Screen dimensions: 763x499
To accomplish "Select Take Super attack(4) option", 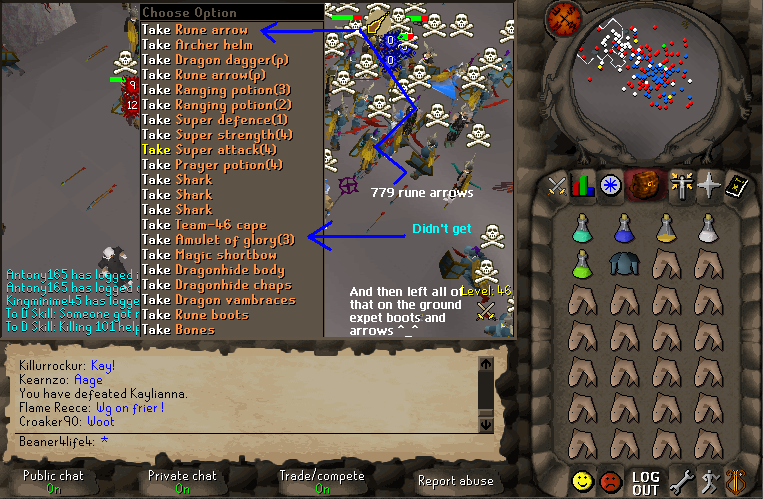I will point(216,149).
